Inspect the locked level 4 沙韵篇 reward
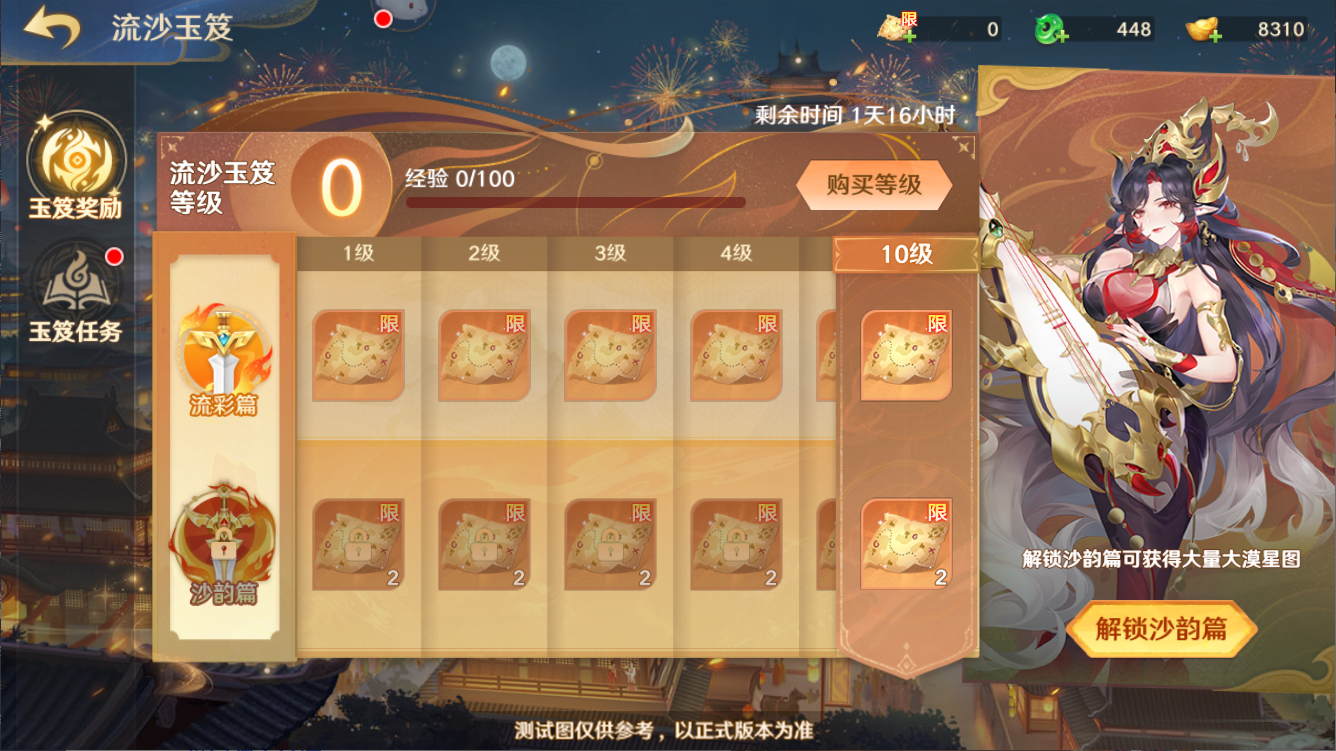The image size is (1336, 751). point(736,545)
